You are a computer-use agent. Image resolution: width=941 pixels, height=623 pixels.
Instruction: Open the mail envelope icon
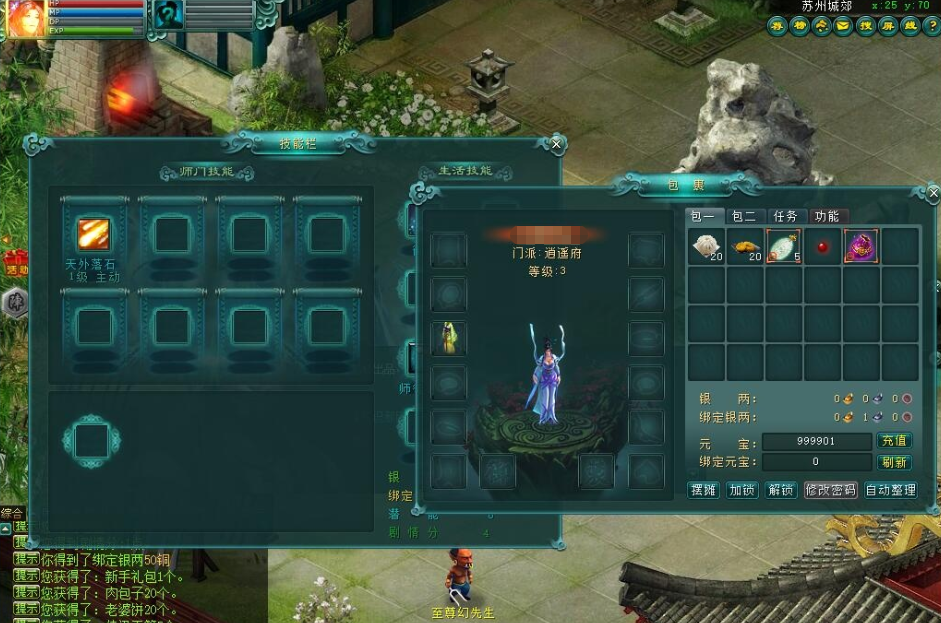843,27
